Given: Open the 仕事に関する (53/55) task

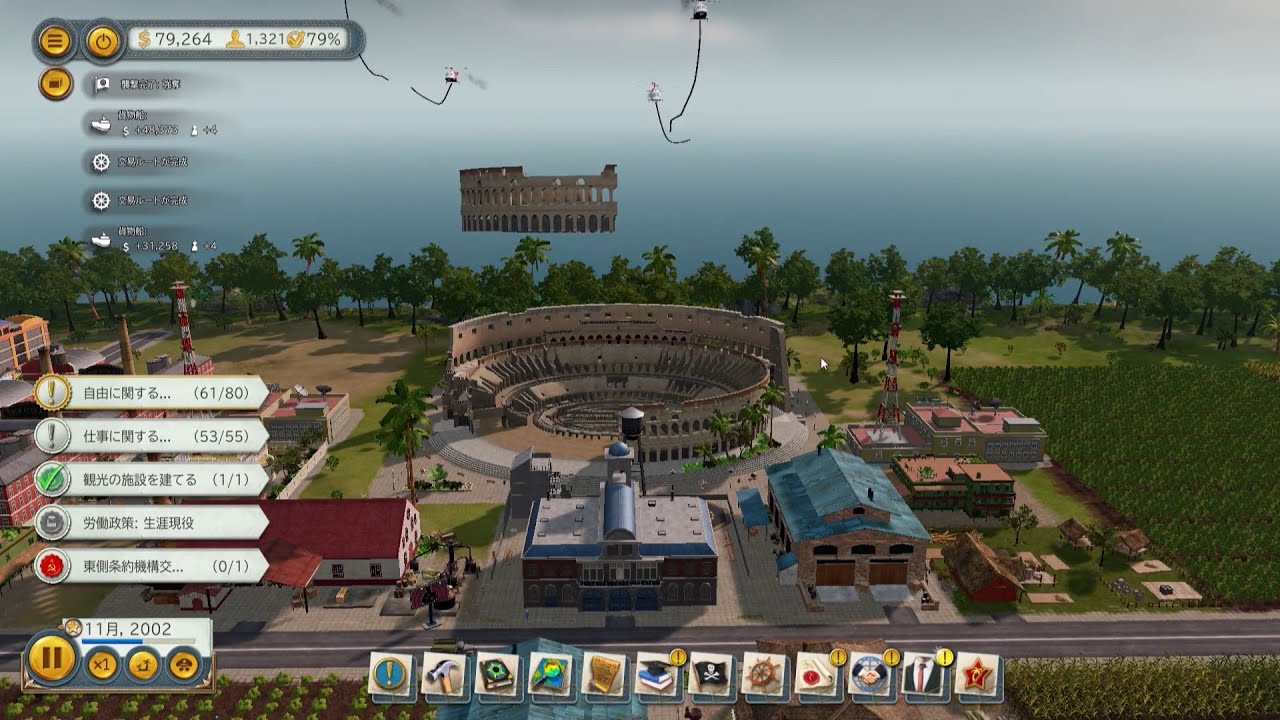Looking at the screenshot, I should click(x=150, y=436).
